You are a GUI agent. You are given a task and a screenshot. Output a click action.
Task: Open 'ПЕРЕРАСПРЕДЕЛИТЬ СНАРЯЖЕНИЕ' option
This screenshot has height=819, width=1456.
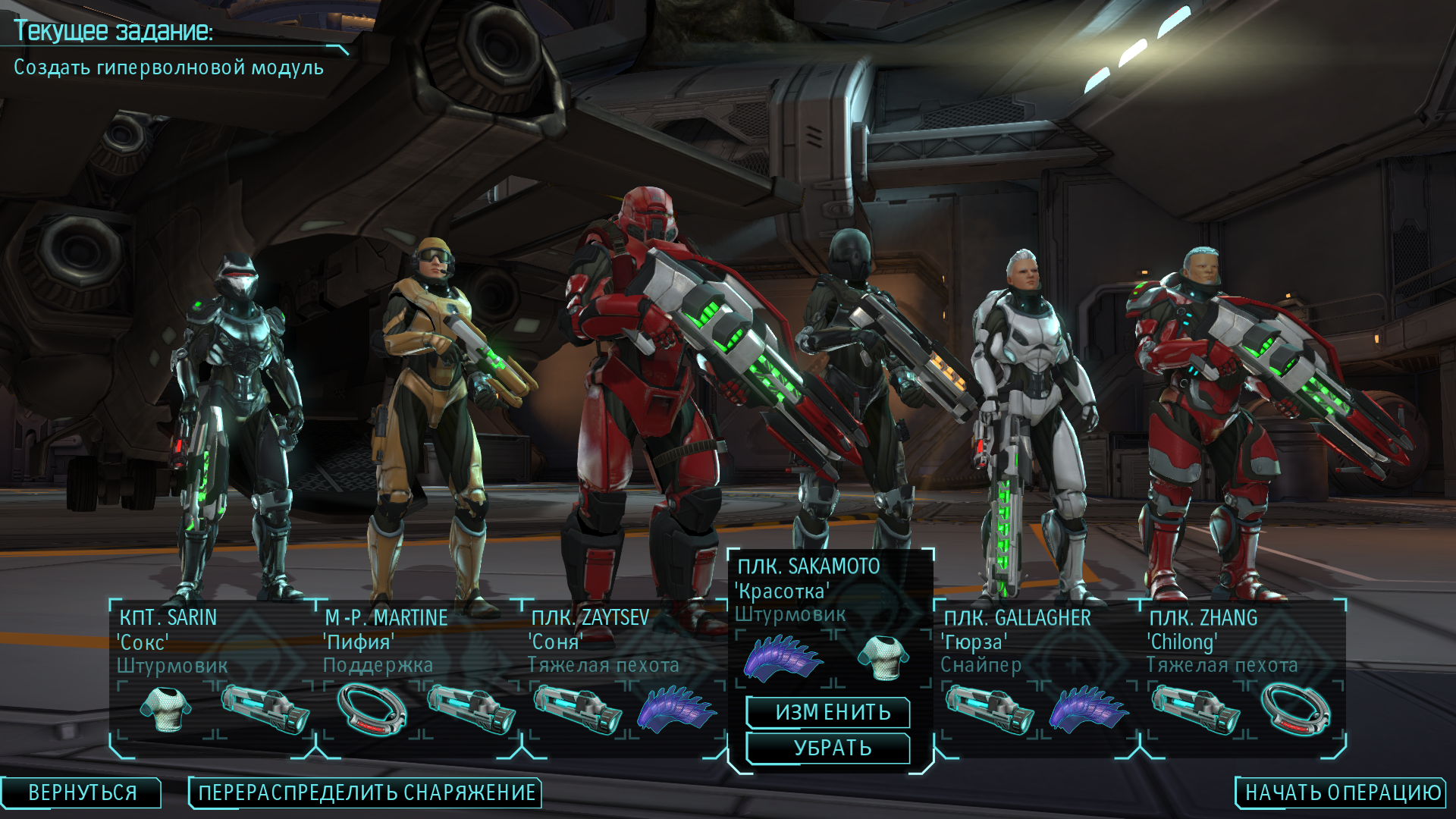click(x=366, y=792)
